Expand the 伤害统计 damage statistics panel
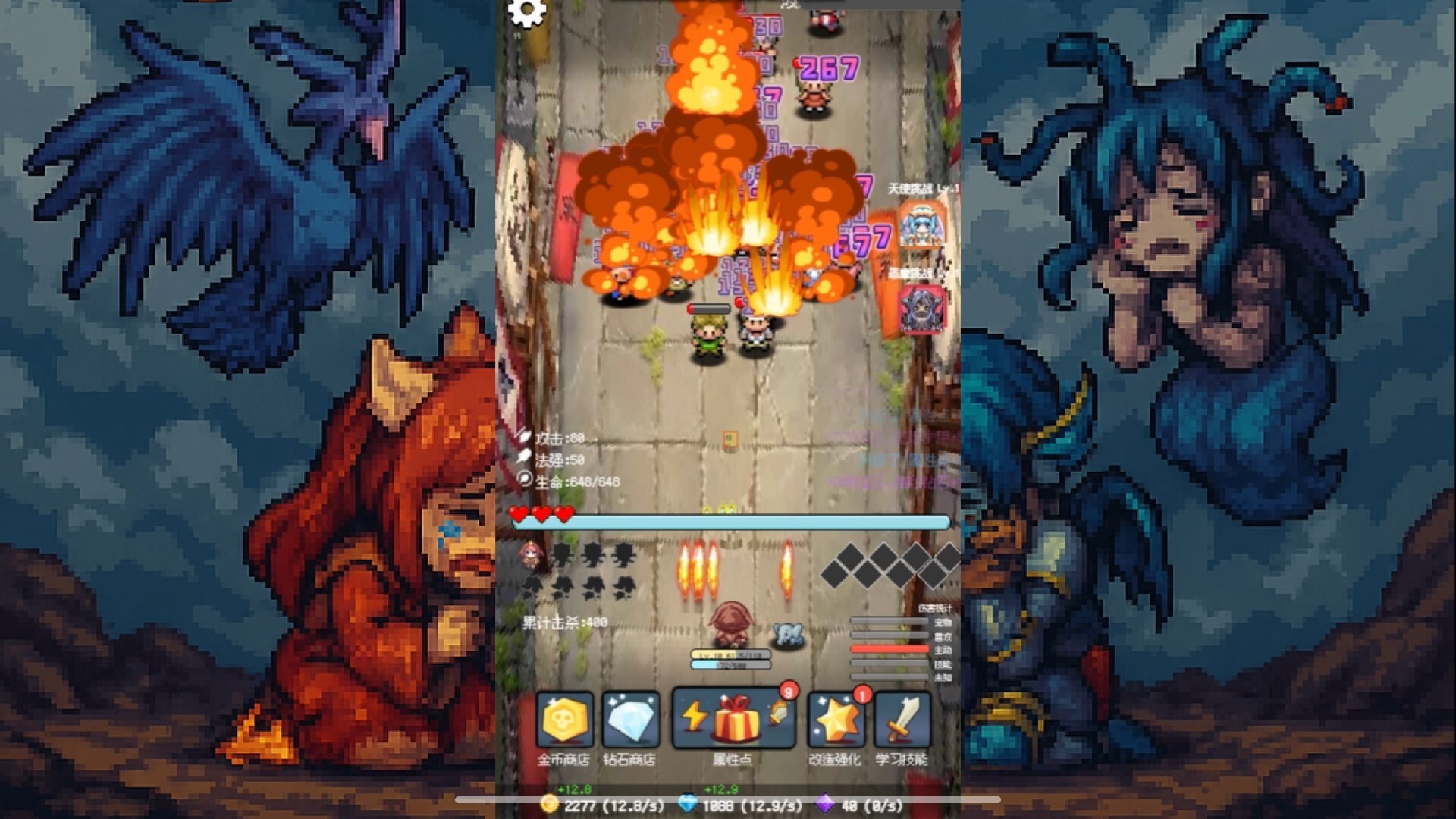Viewport: 1456px width, 819px height. coord(934,608)
